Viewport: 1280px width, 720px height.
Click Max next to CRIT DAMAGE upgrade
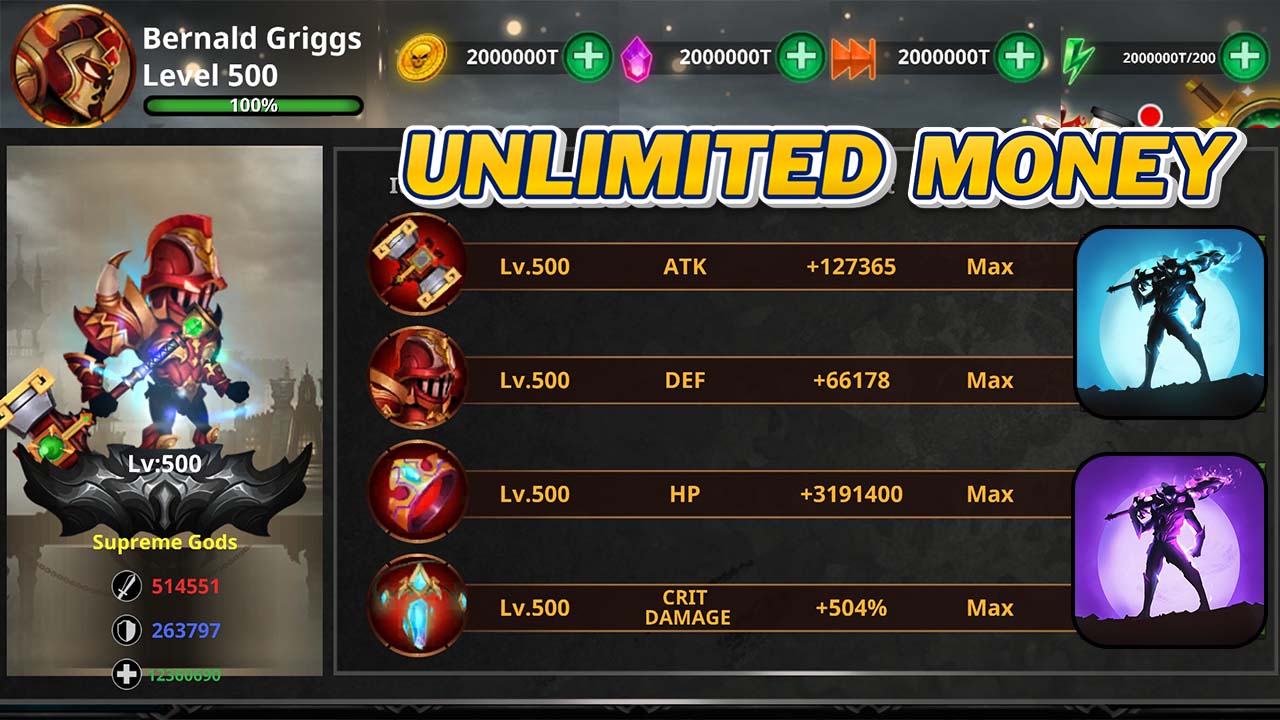point(989,606)
